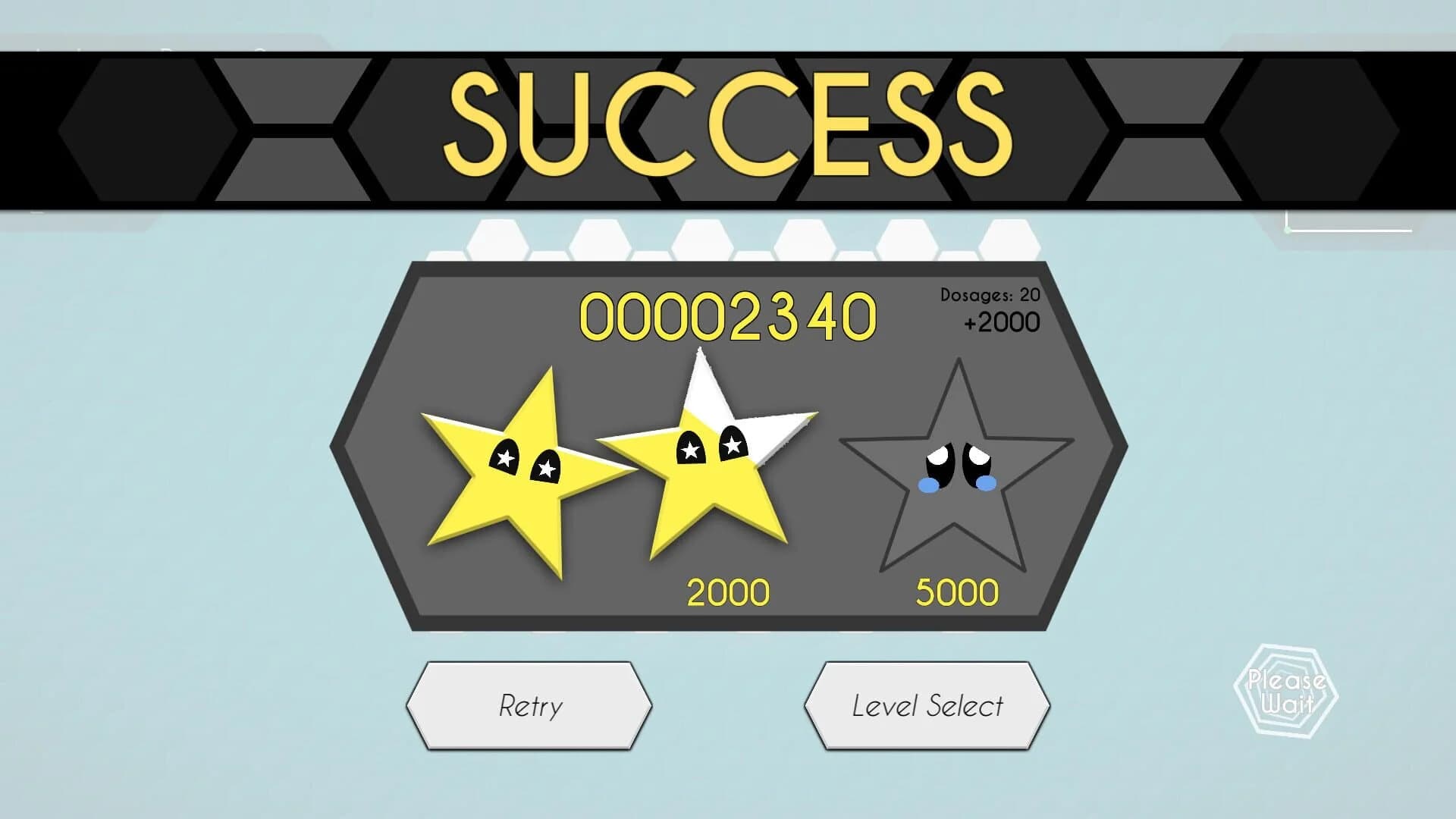Screen dimensions: 1456x819
Task: Click the Dosages: 20 label
Action: (989, 294)
